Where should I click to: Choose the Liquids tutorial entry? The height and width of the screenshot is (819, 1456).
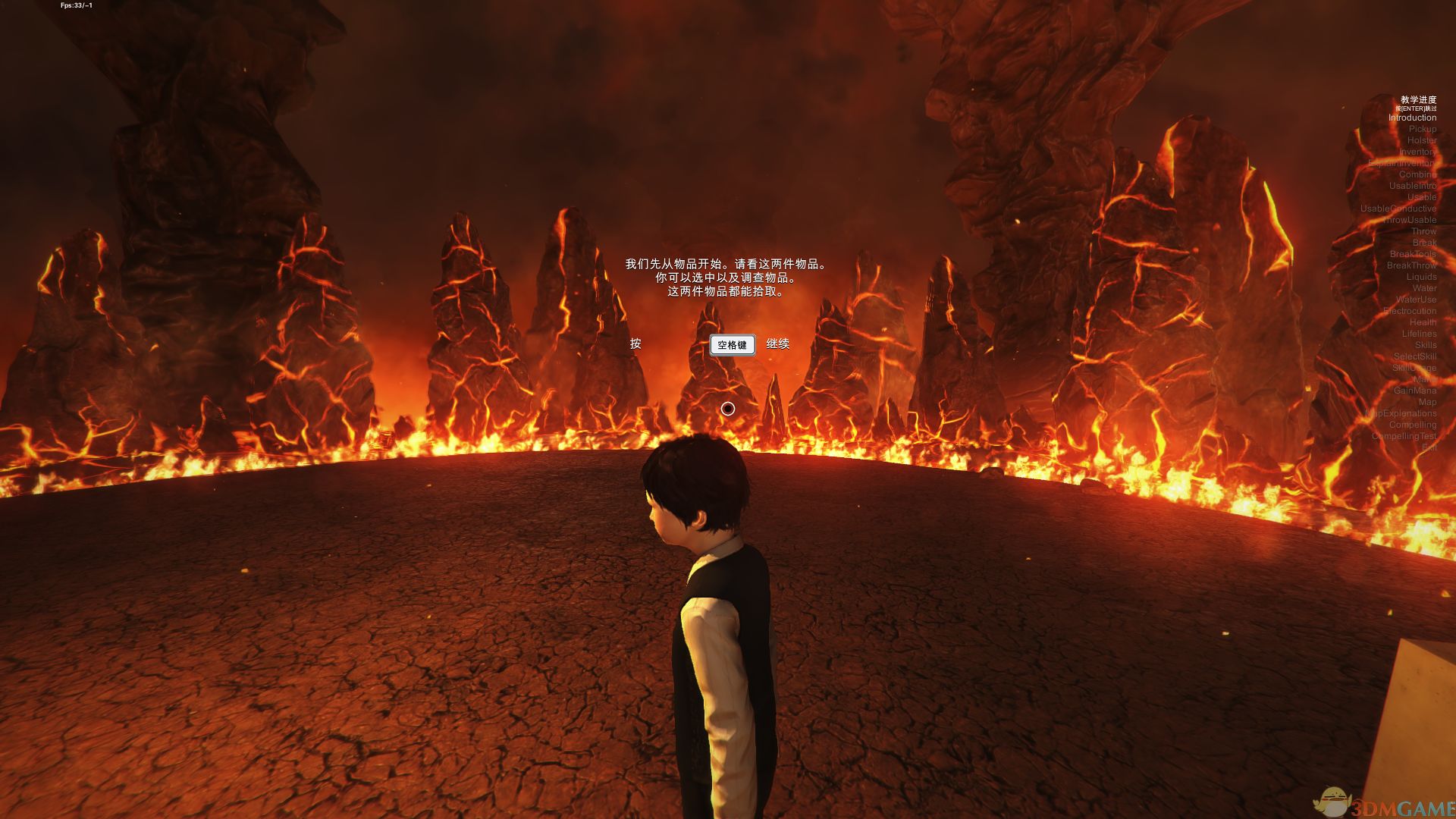pyautogui.click(x=1421, y=277)
